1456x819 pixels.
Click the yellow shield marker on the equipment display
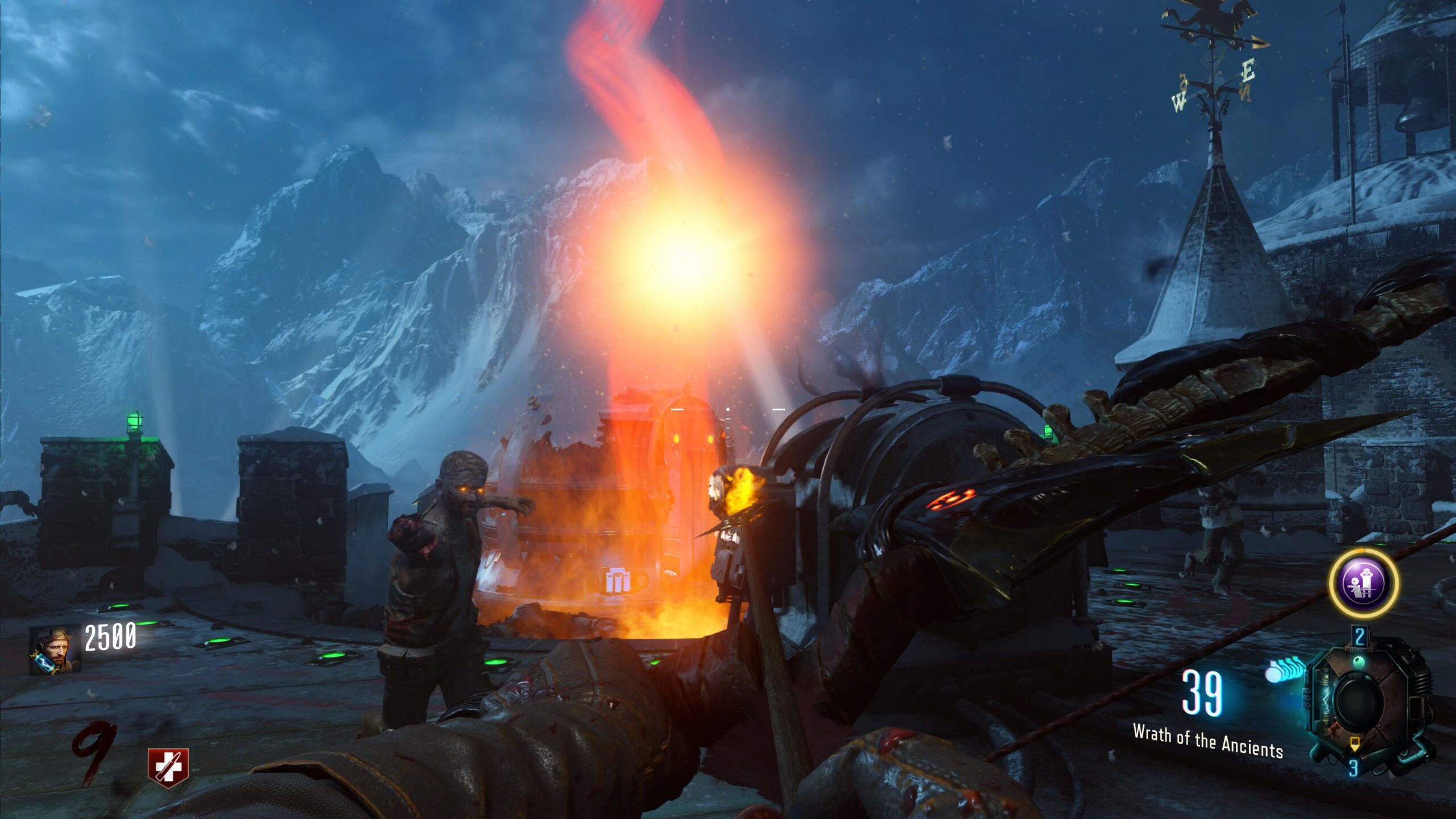pyautogui.click(x=1355, y=743)
